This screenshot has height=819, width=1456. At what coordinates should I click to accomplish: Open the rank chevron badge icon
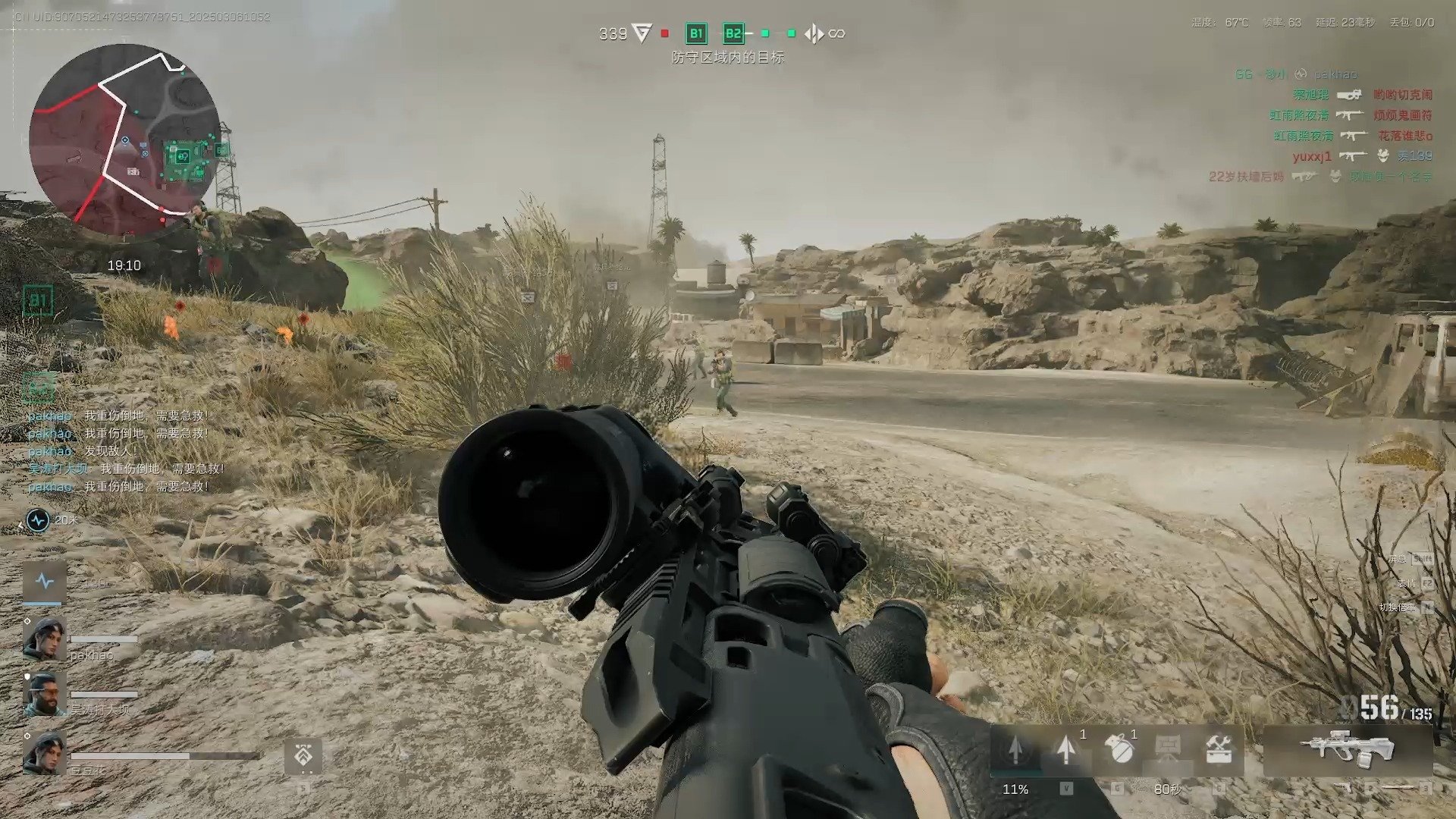[303, 757]
